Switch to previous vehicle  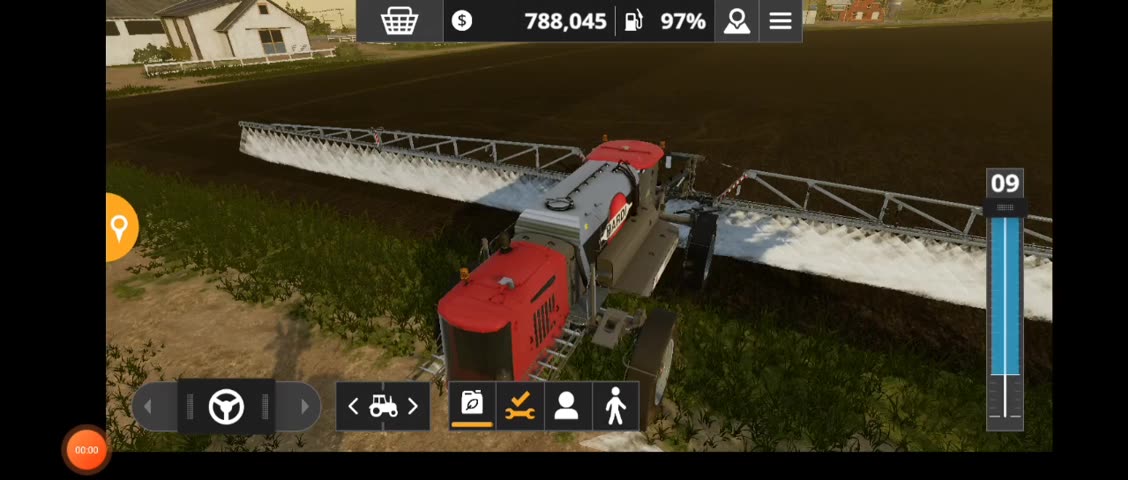(x=353, y=406)
